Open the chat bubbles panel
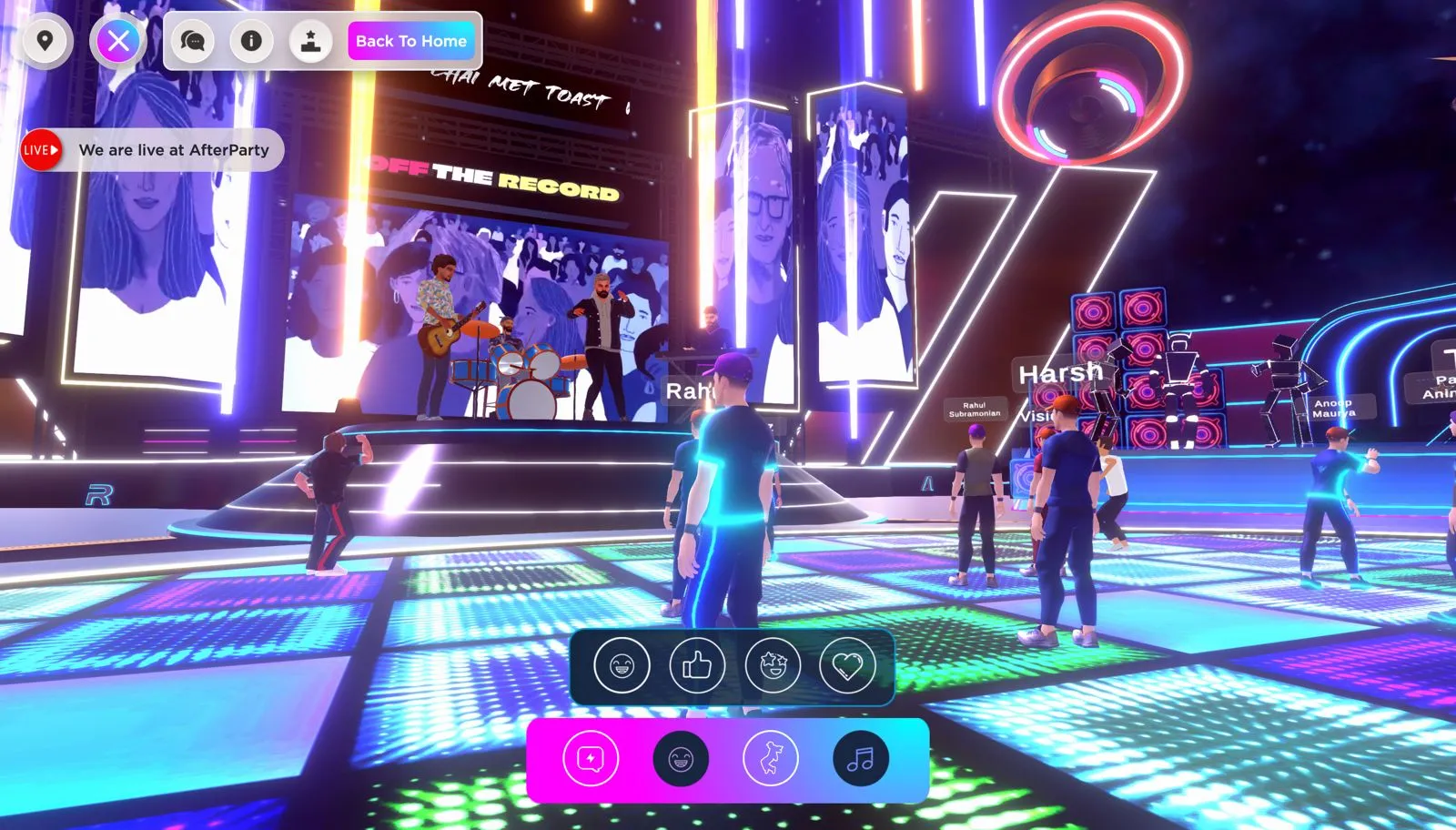Image resolution: width=1456 pixels, height=830 pixels. pyautogui.click(x=192, y=41)
